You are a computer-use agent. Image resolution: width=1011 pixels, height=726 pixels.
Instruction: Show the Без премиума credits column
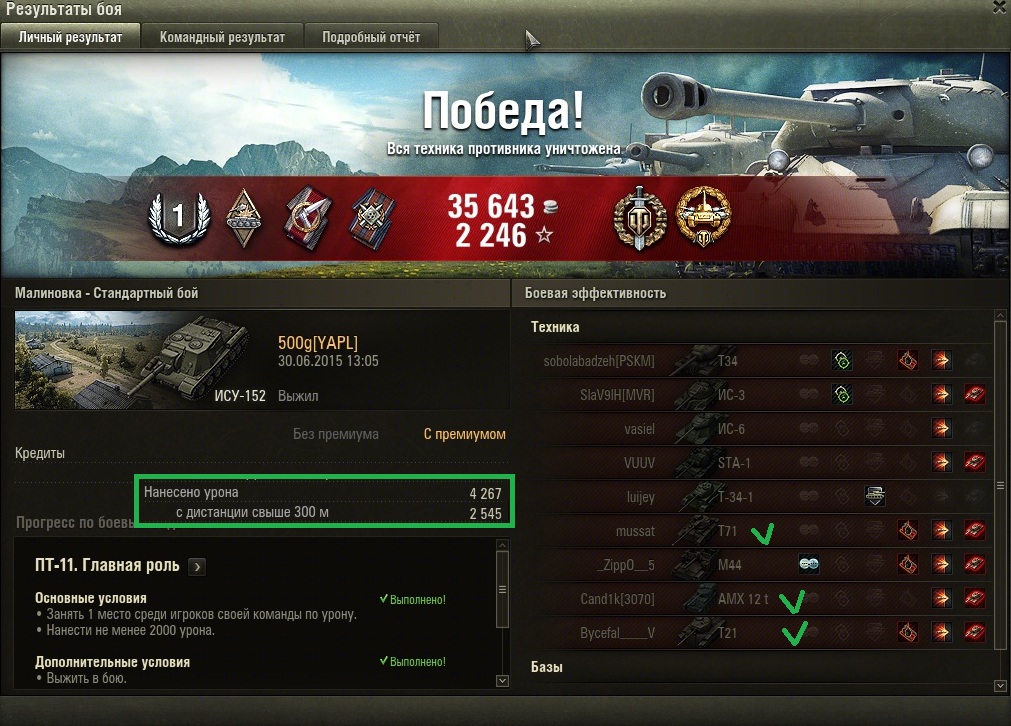pos(335,434)
